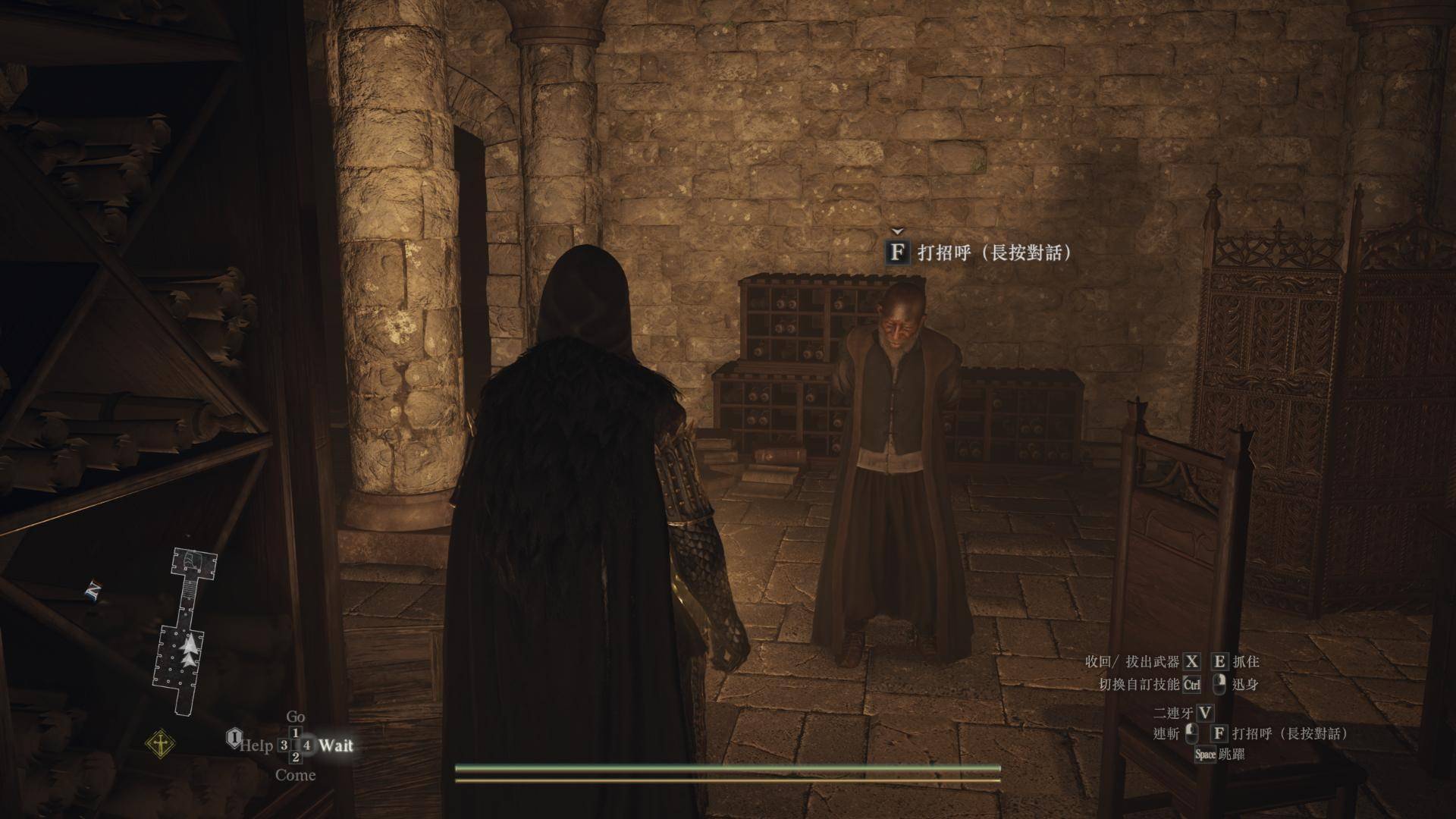Screen dimensions: 1456x819
Task: Choose the Help pawn command
Action: (x=256, y=745)
